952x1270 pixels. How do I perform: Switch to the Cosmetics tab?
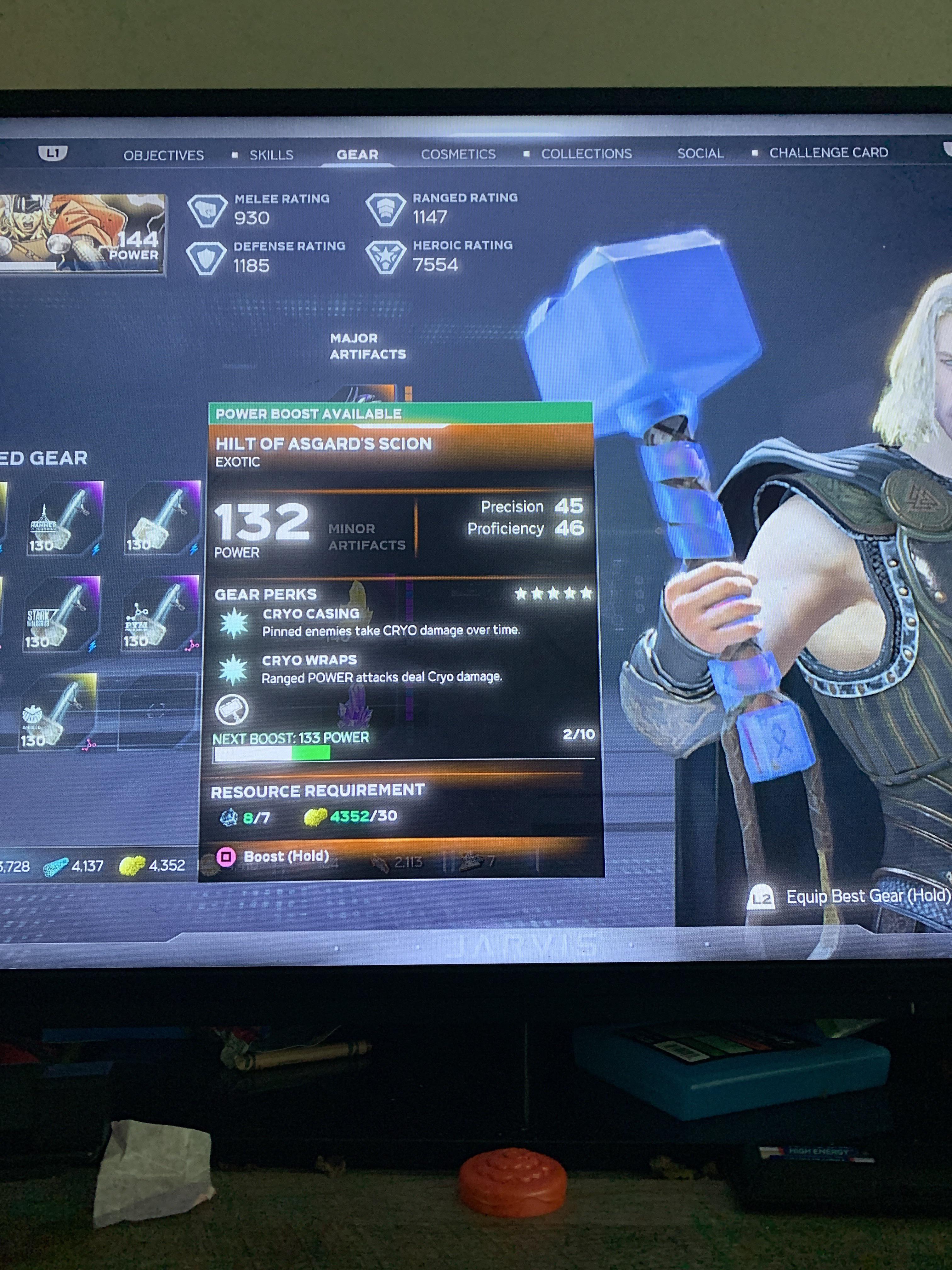[x=460, y=154]
